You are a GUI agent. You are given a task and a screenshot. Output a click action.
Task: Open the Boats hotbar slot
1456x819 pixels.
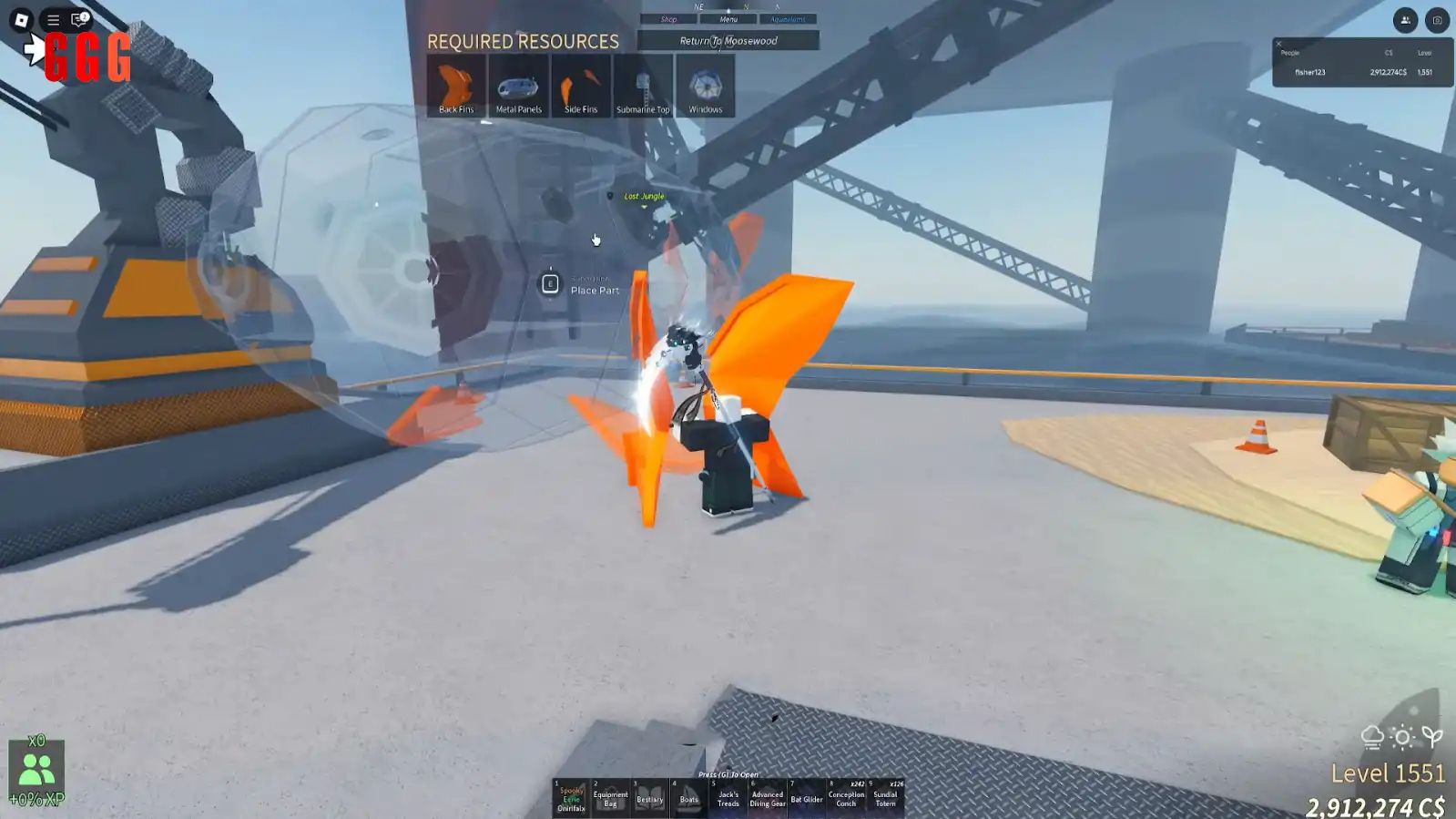pyautogui.click(x=688, y=797)
